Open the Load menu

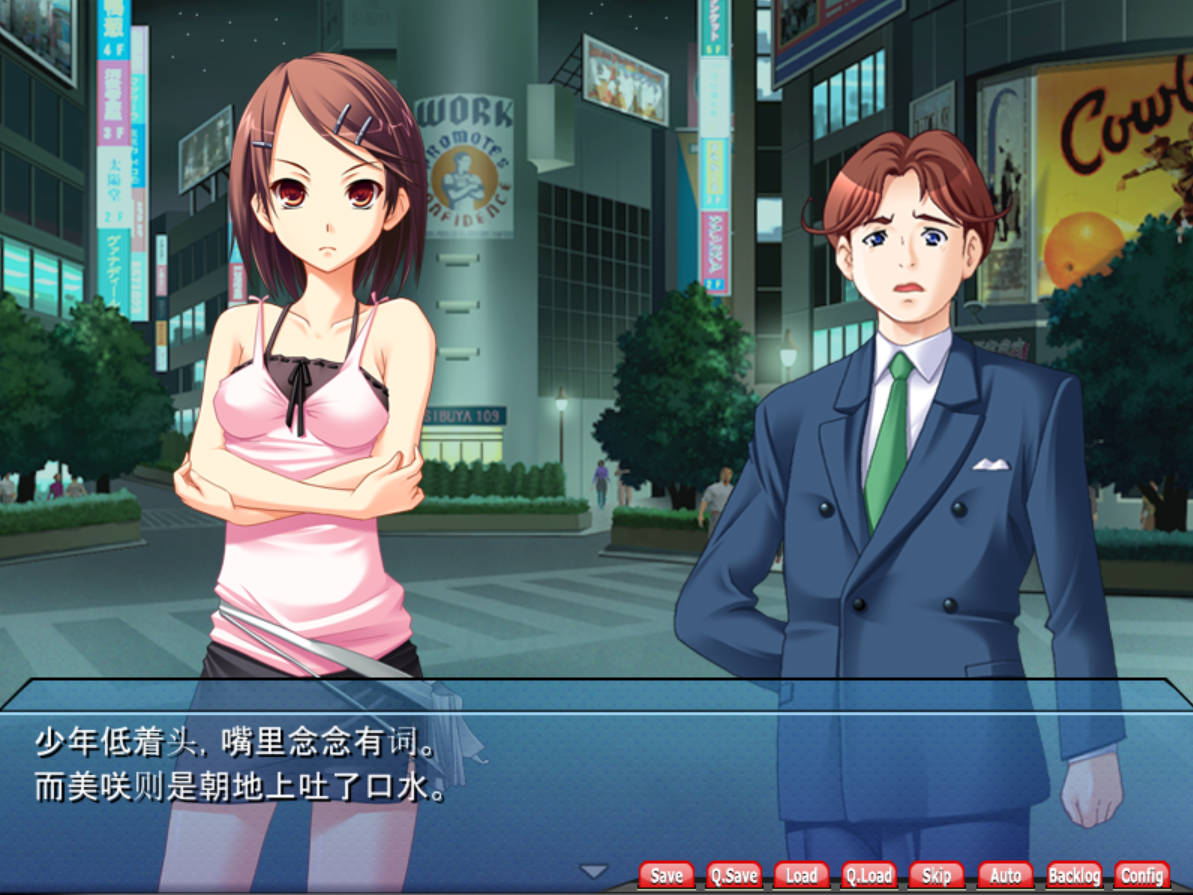(801, 876)
